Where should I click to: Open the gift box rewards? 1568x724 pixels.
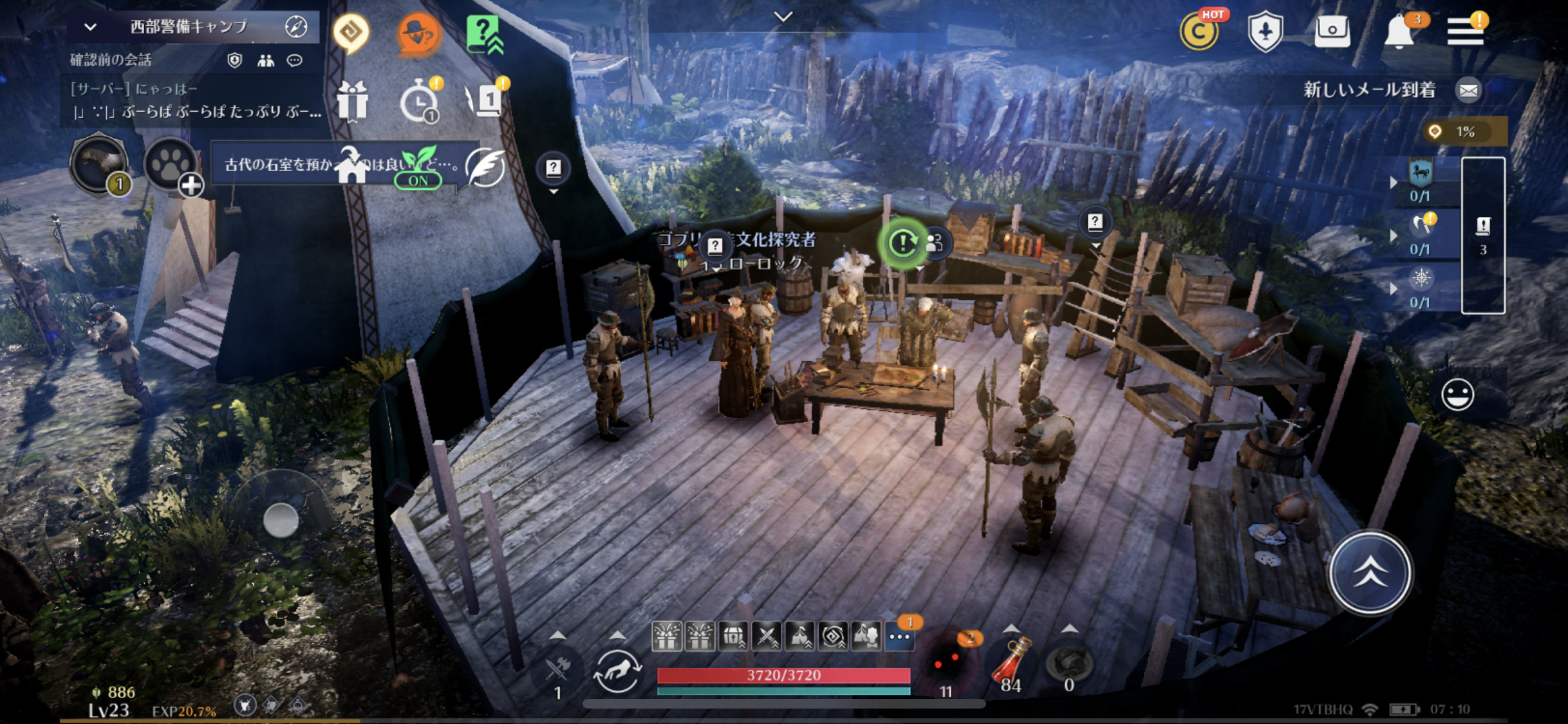352,101
